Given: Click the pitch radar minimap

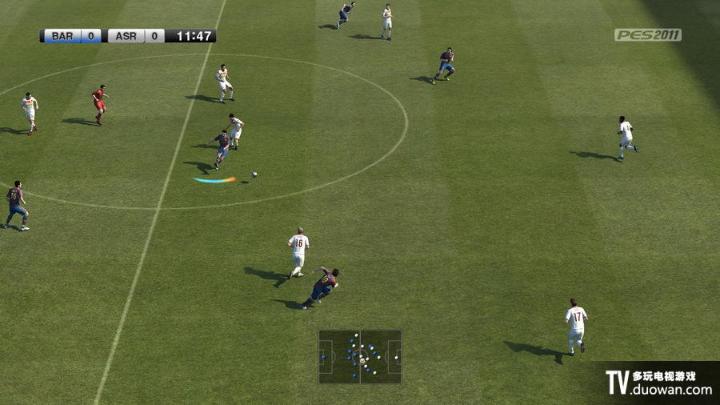Looking at the screenshot, I should pyautogui.click(x=360, y=356).
